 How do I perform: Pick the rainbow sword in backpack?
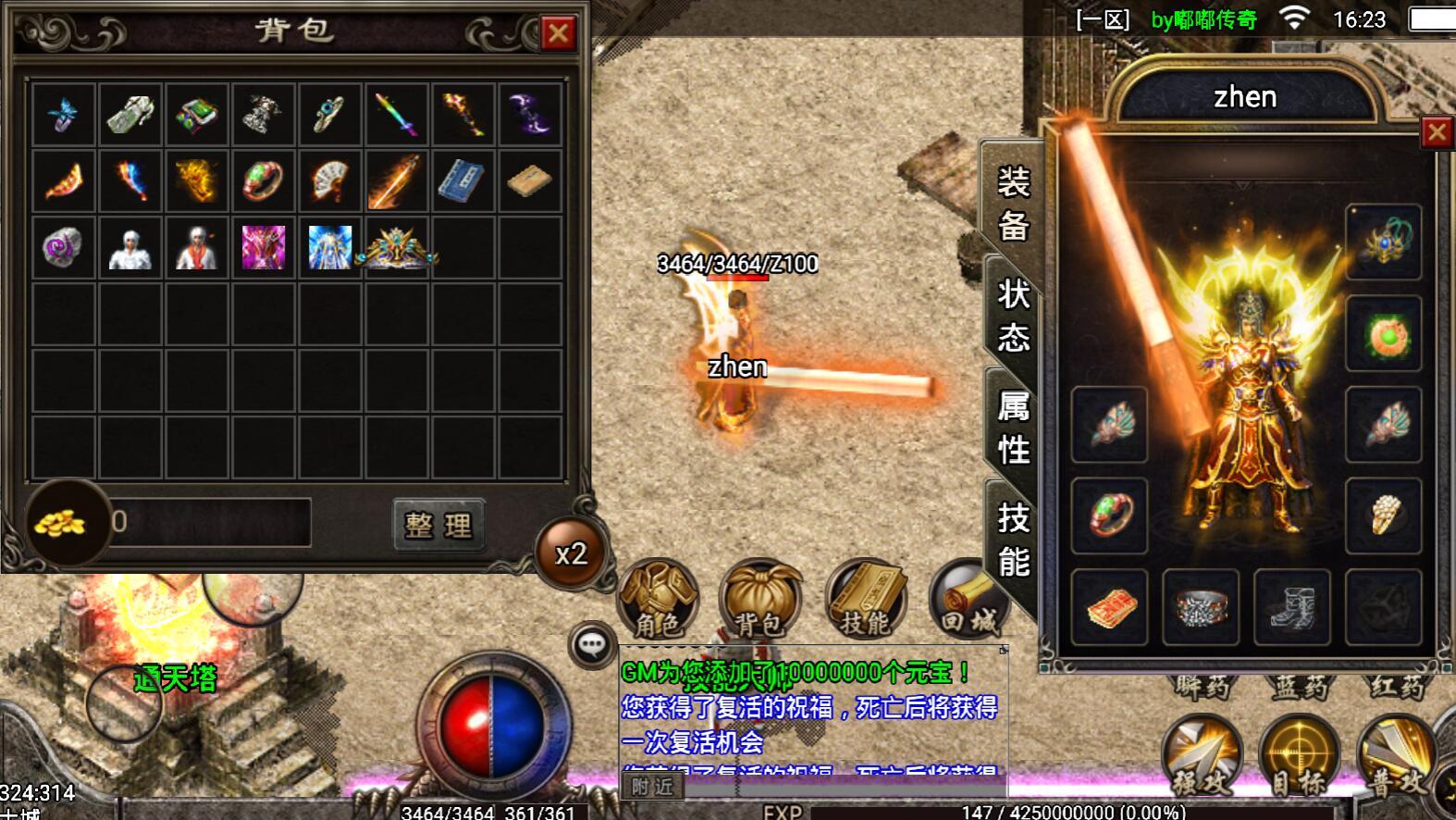[x=396, y=115]
